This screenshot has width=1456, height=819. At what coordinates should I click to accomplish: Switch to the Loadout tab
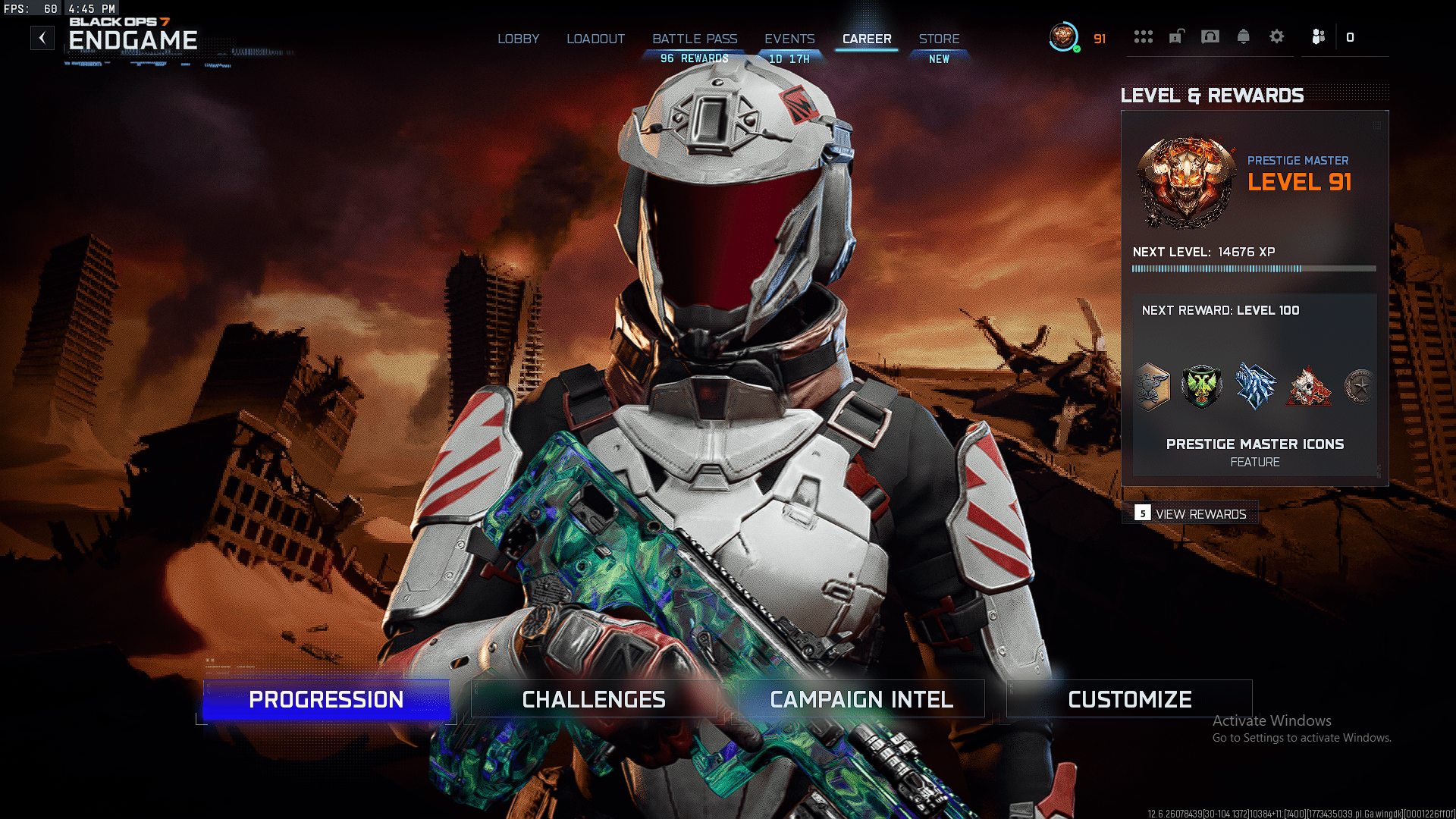[596, 39]
